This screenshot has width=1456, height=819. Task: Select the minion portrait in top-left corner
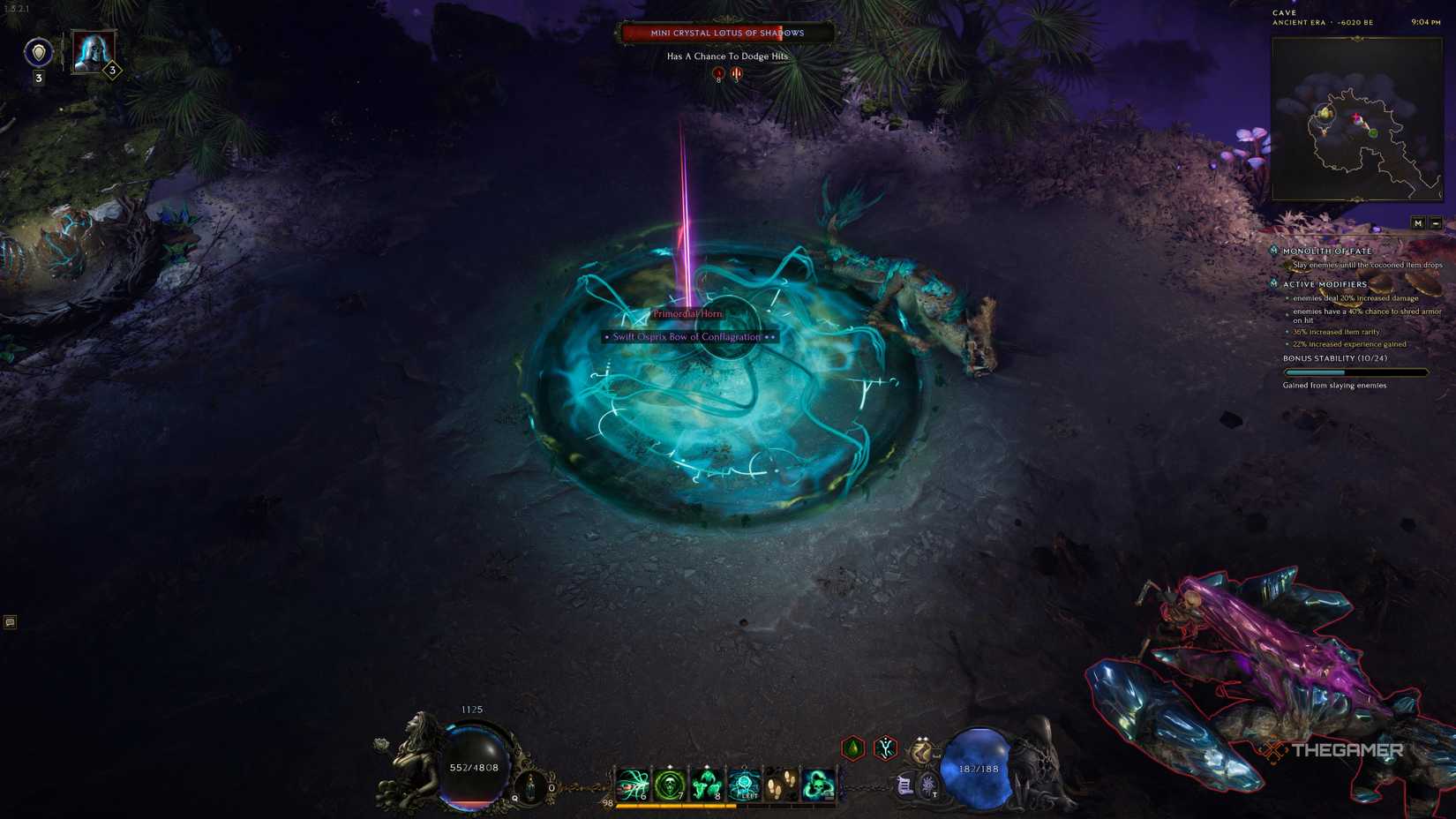tap(93, 53)
